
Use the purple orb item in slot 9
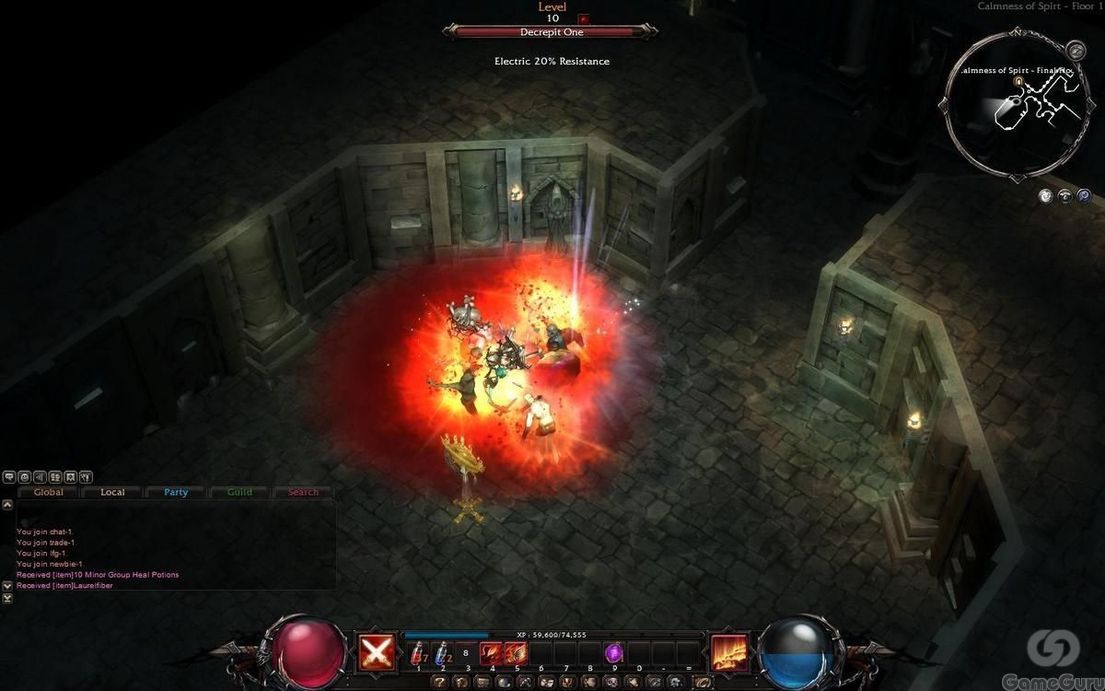[x=614, y=653]
